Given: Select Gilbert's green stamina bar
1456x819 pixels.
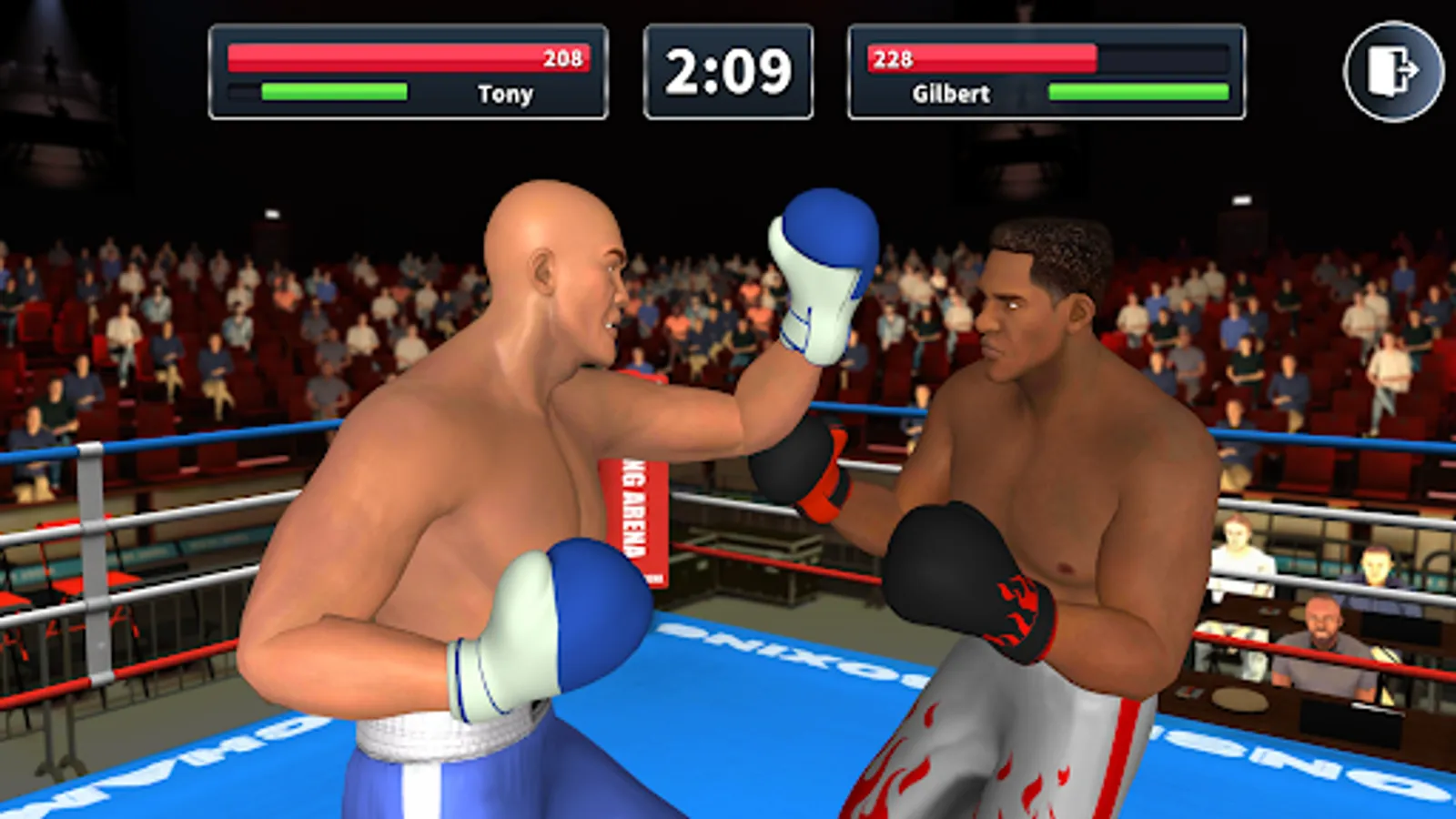Looking at the screenshot, I should coord(1137,91).
